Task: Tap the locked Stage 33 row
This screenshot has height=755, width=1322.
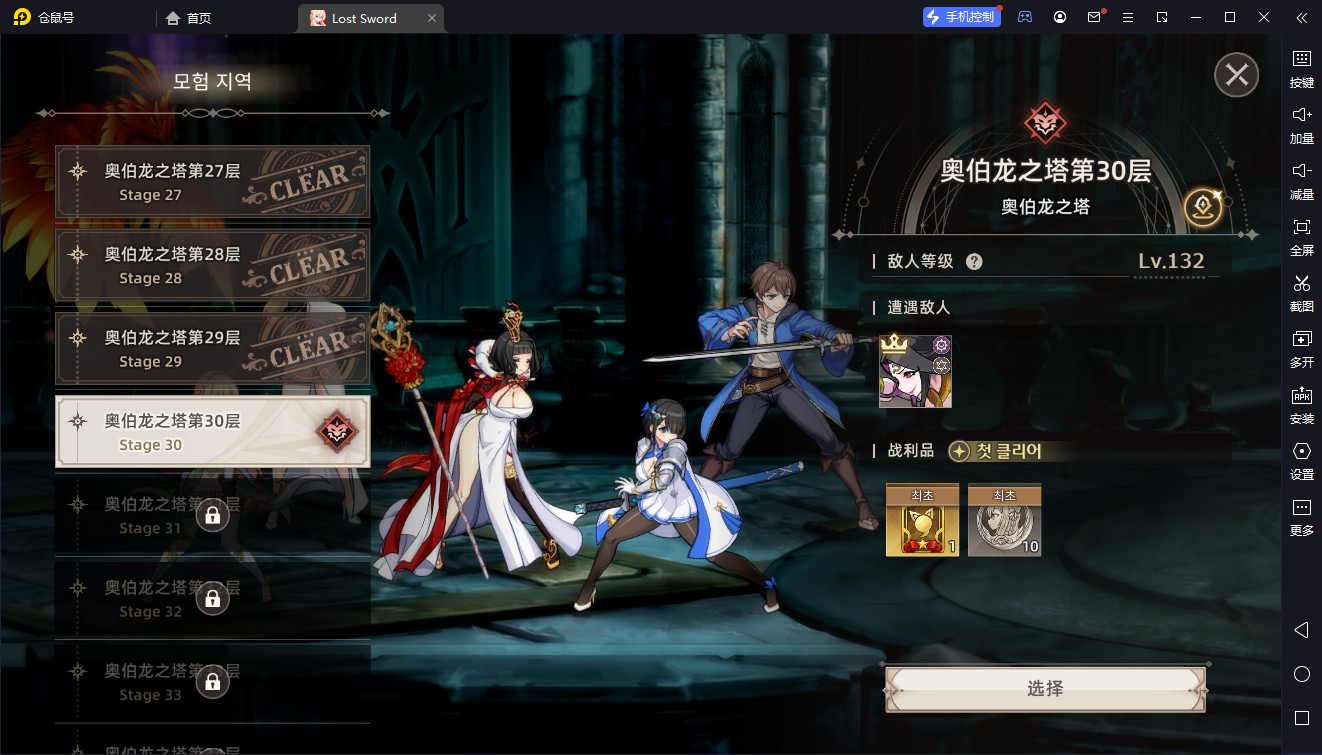Action: click(x=212, y=682)
